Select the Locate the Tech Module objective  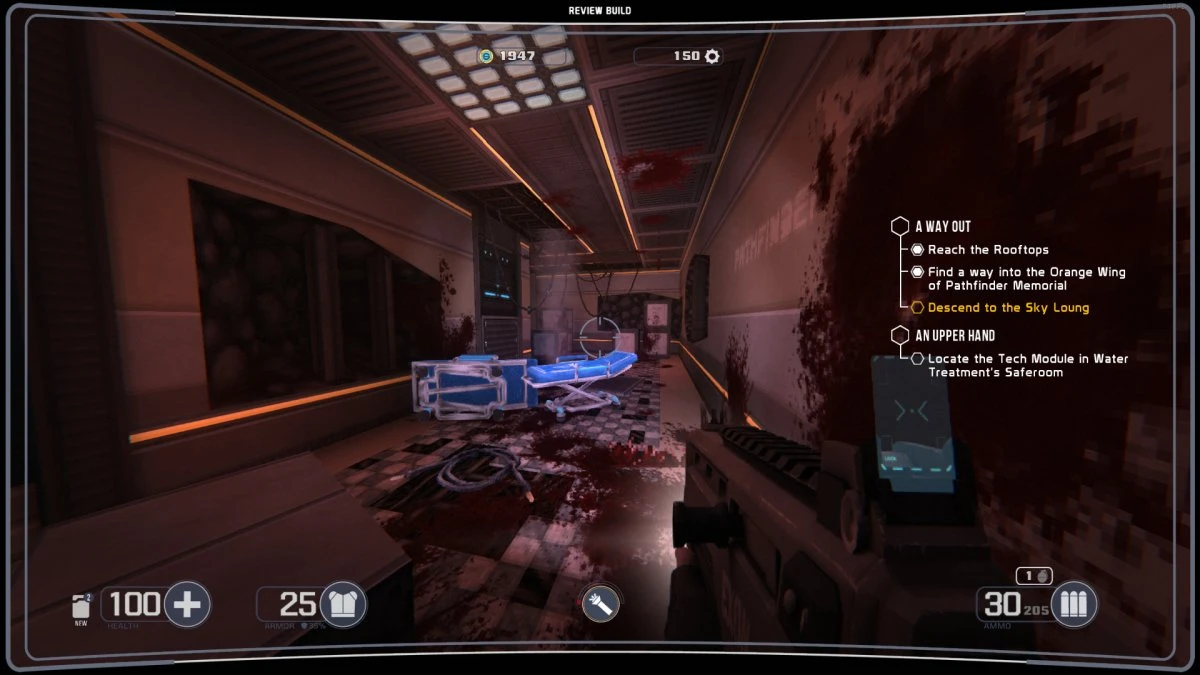click(1028, 365)
